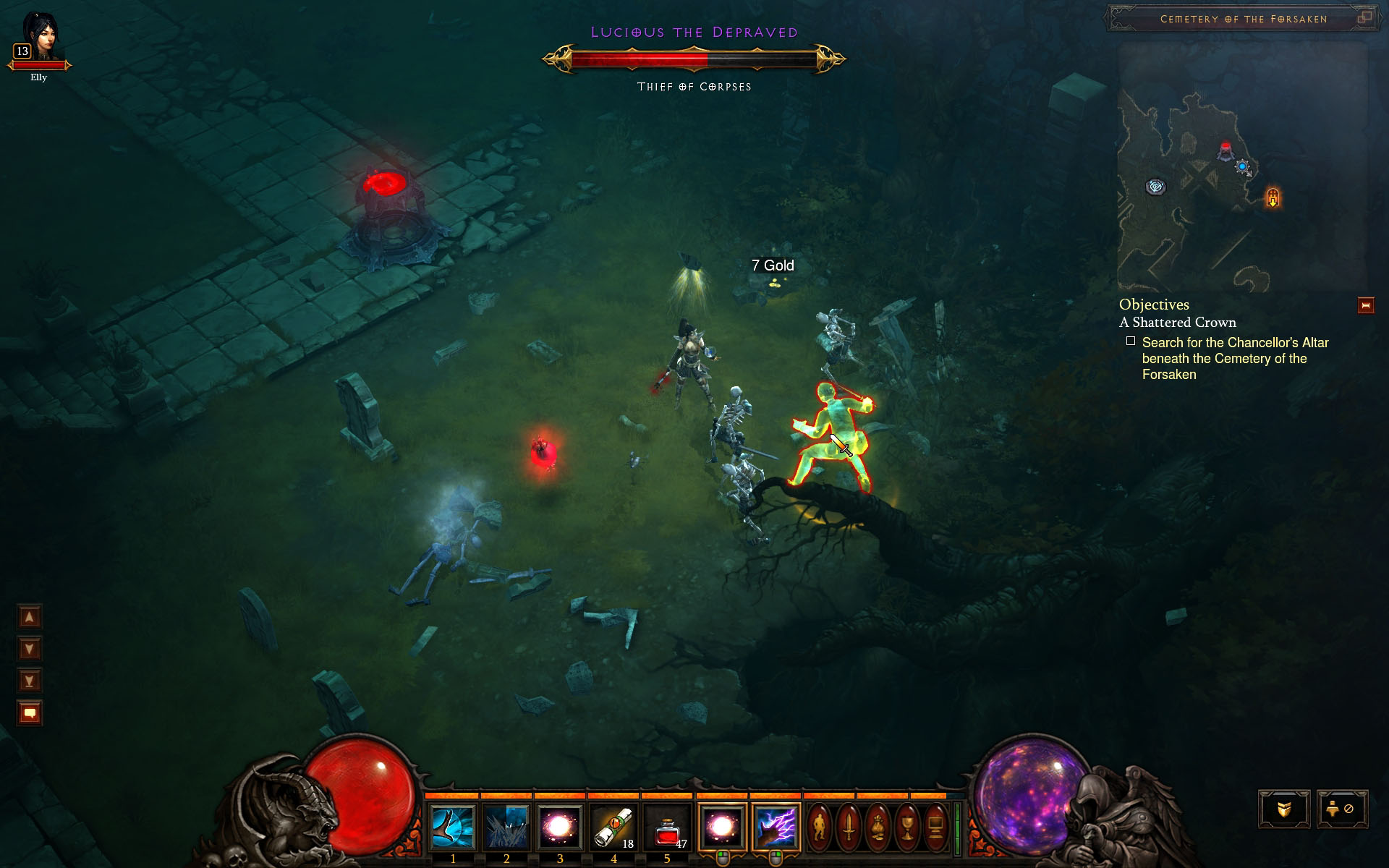The width and height of the screenshot is (1389, 868).
Task: Open the sword skills menu button
Action: pos(849,827)
